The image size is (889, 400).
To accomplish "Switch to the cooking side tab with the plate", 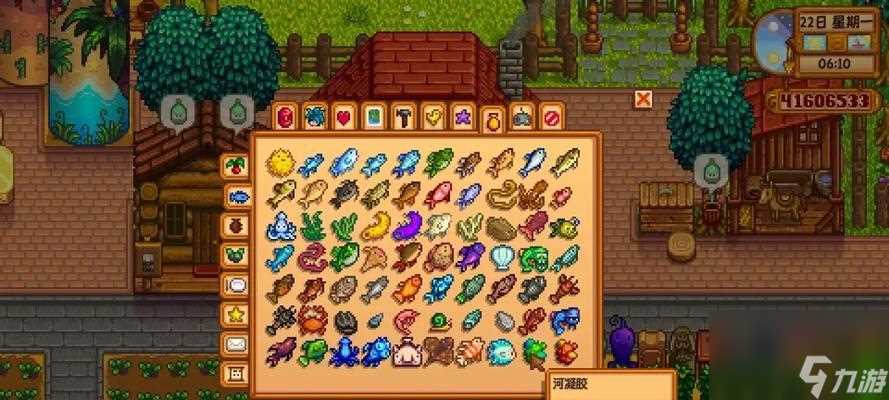I will tap(237, 285).
